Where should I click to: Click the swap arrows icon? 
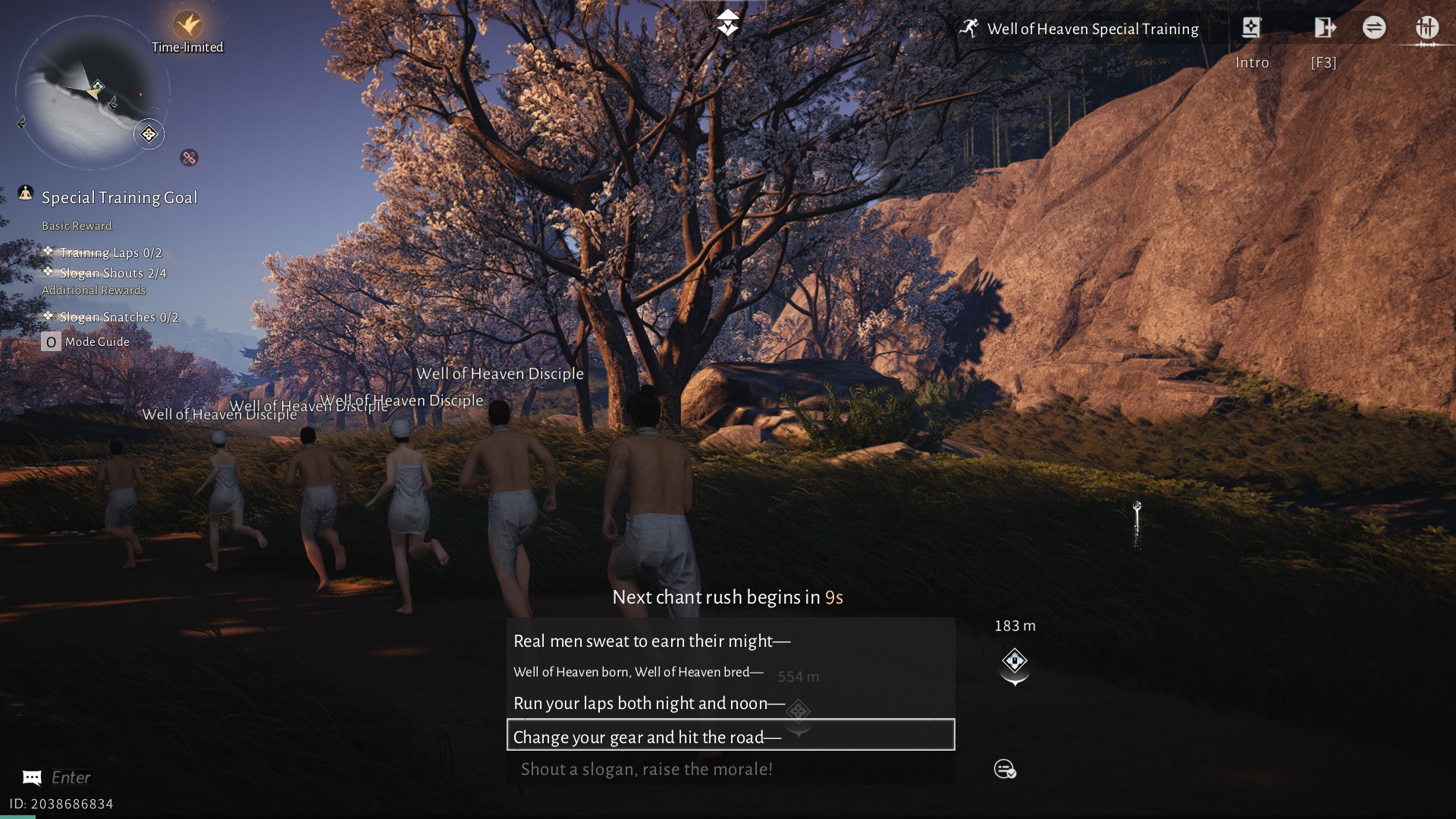pos(1374,28)
